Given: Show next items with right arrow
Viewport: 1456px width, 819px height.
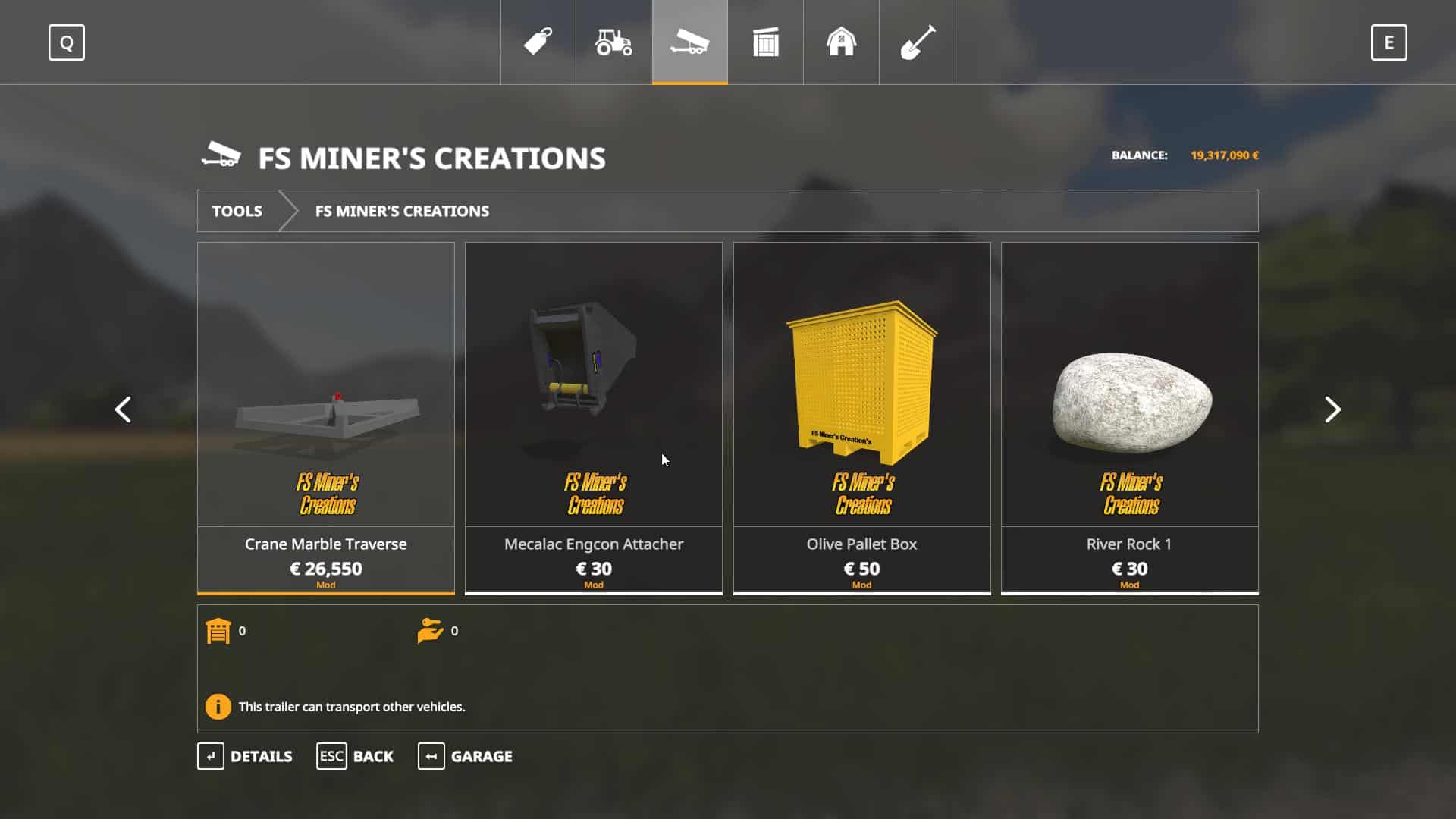Looking at the screenshot, I should click(1332, 409).
